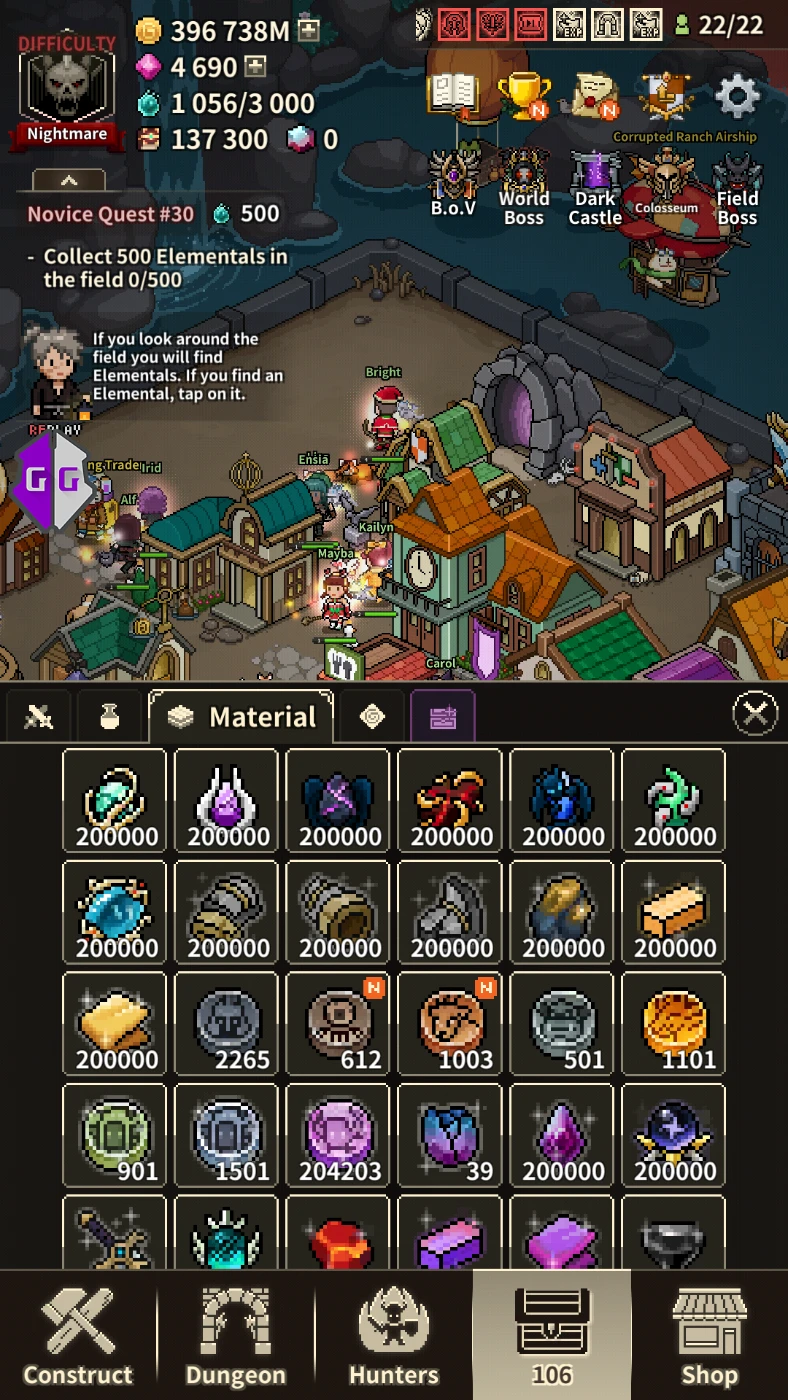Open the settings gear
788x1400 pixels.
[738, 96]
